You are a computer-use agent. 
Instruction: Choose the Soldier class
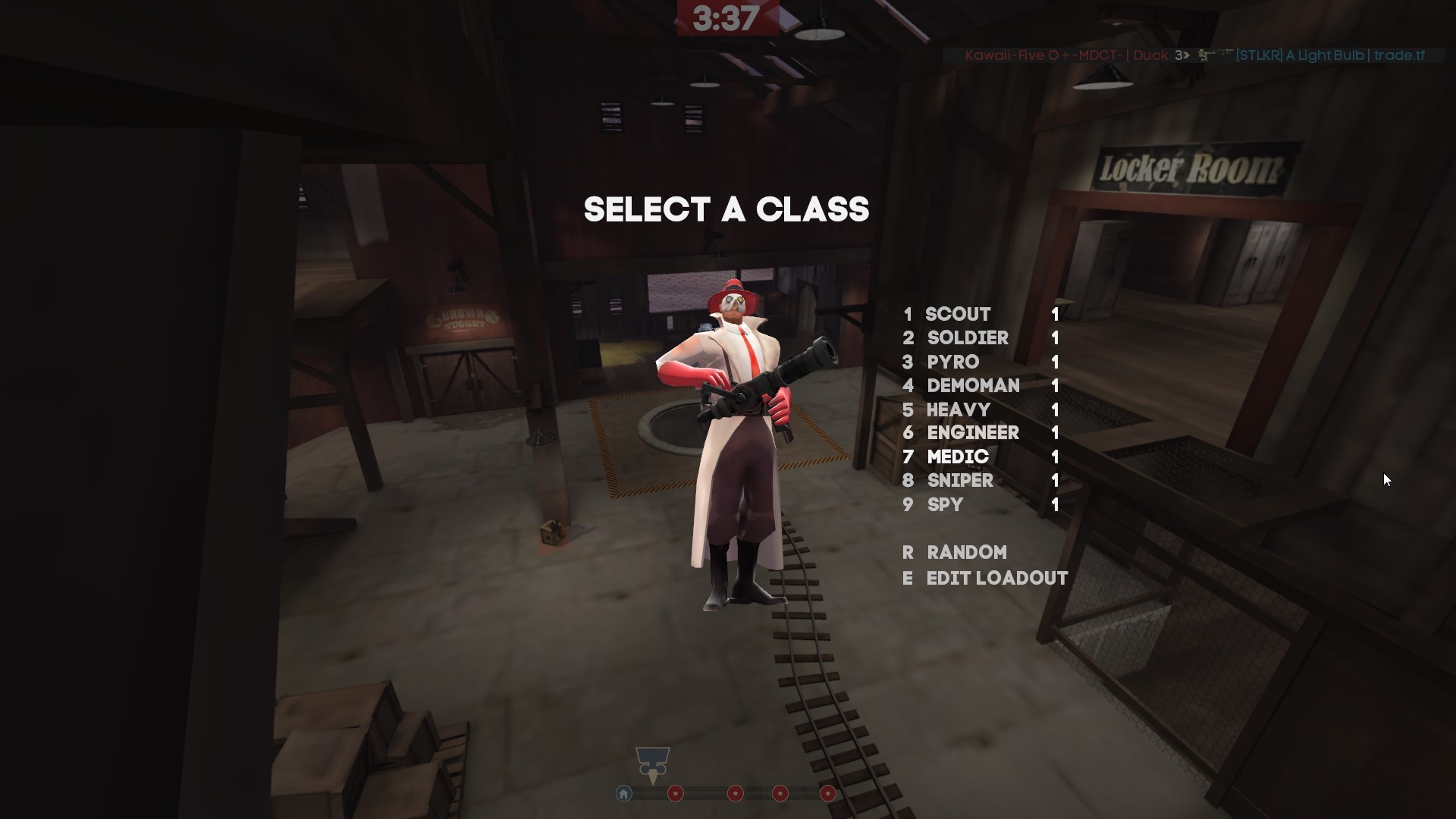968,338
